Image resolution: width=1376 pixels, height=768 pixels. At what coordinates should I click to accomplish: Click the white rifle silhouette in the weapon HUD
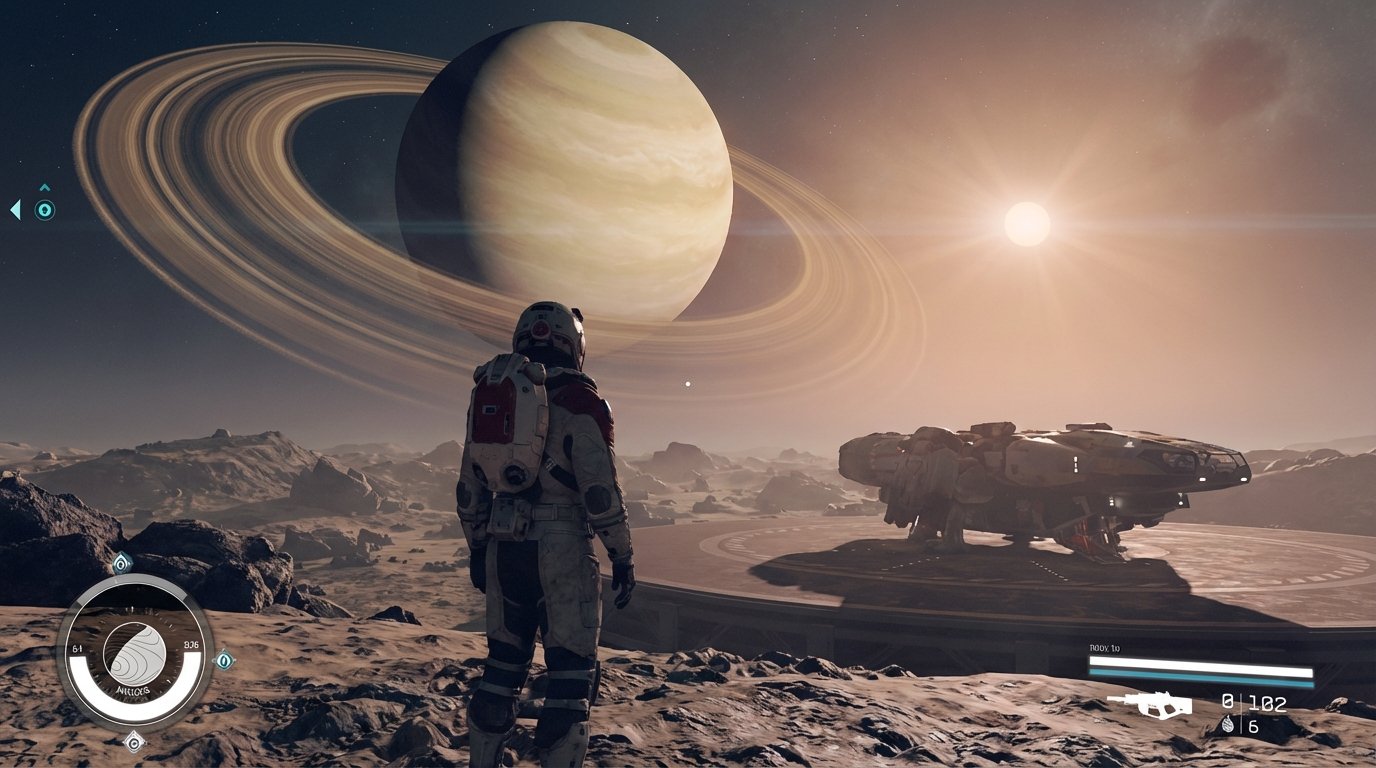click(1151, 705)
